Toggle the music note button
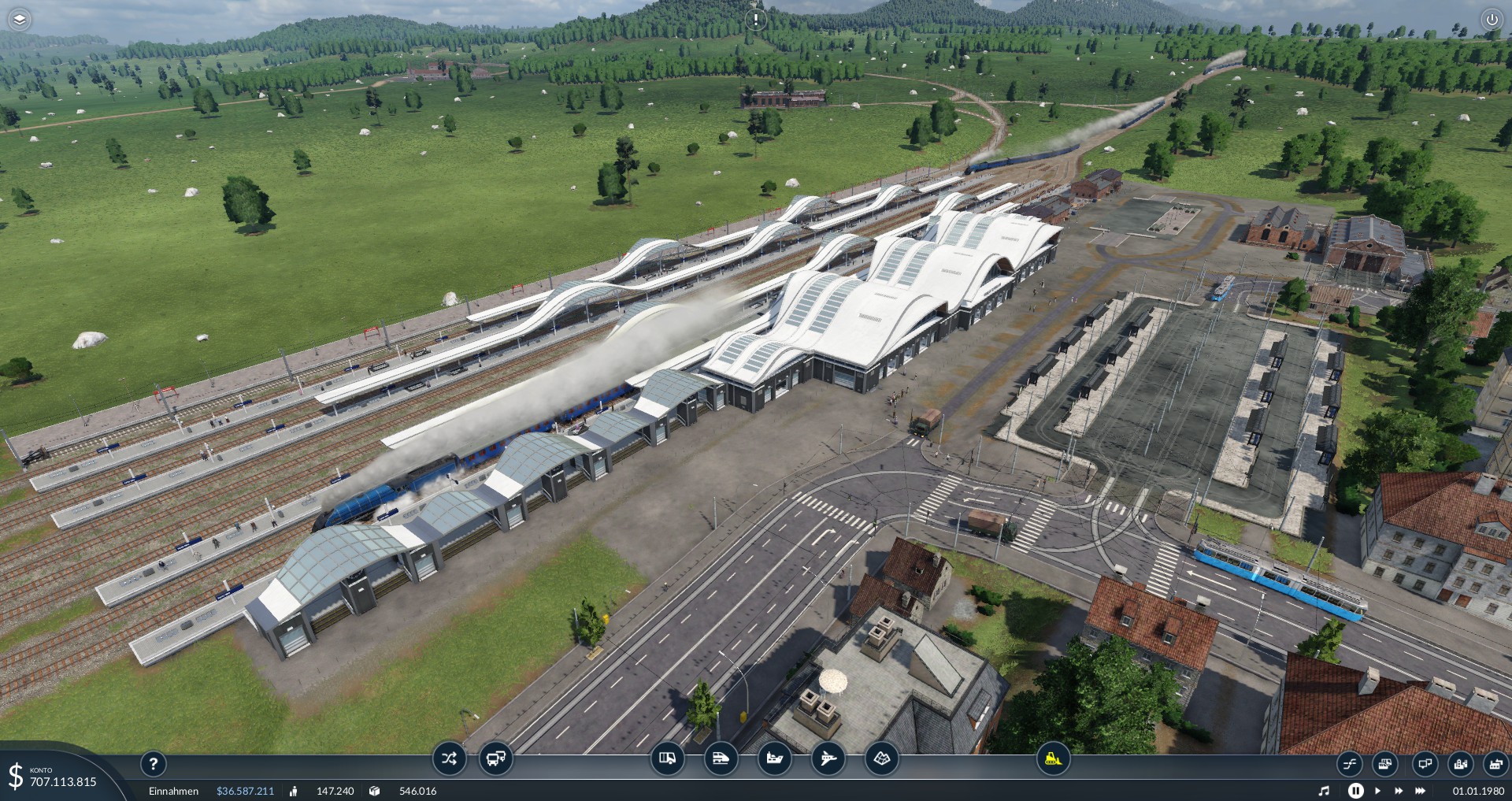The image size is (1512, 801). click(1324, 791)
